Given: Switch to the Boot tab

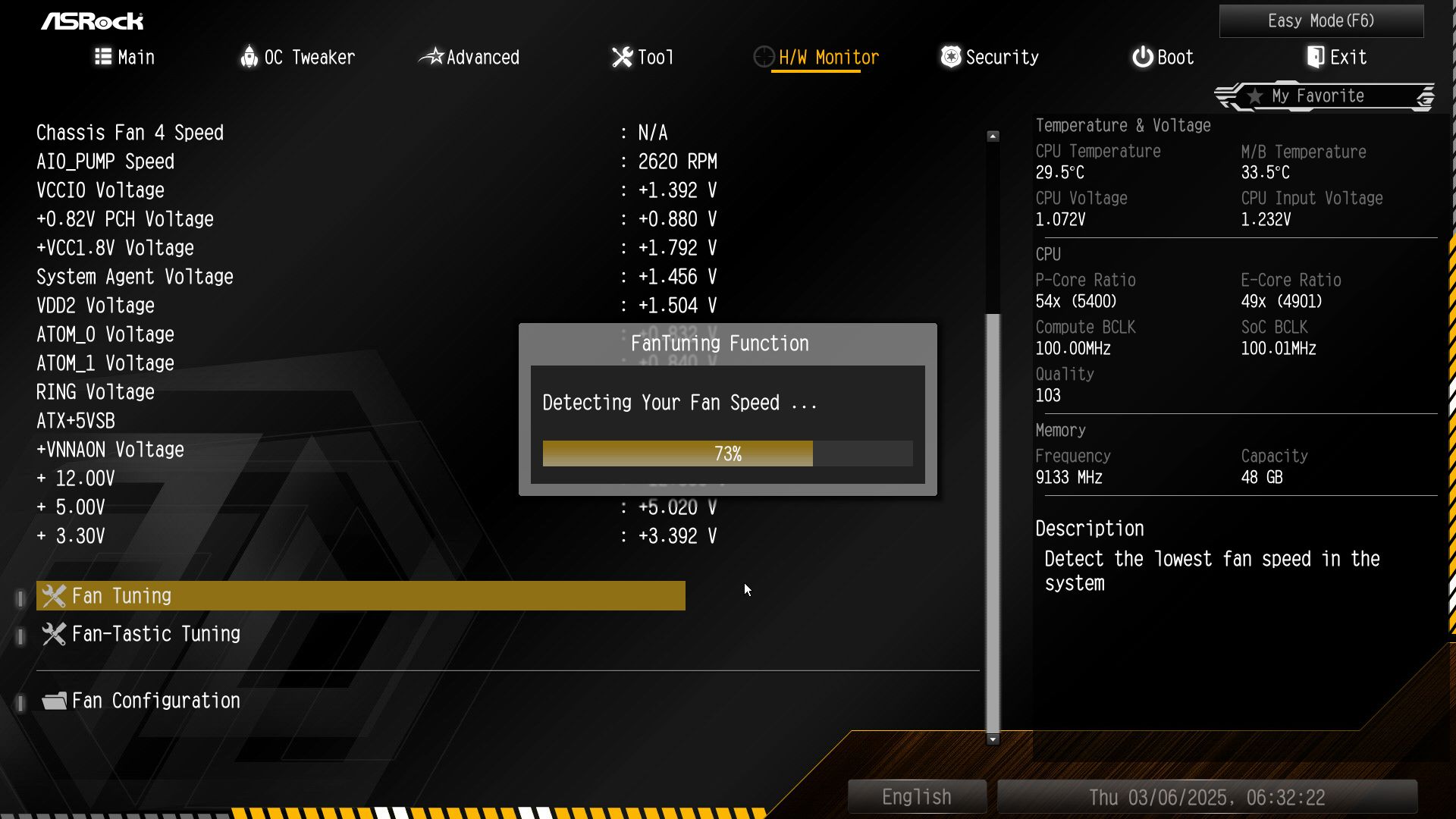Looking at the screenshot, I should 1163,58.
